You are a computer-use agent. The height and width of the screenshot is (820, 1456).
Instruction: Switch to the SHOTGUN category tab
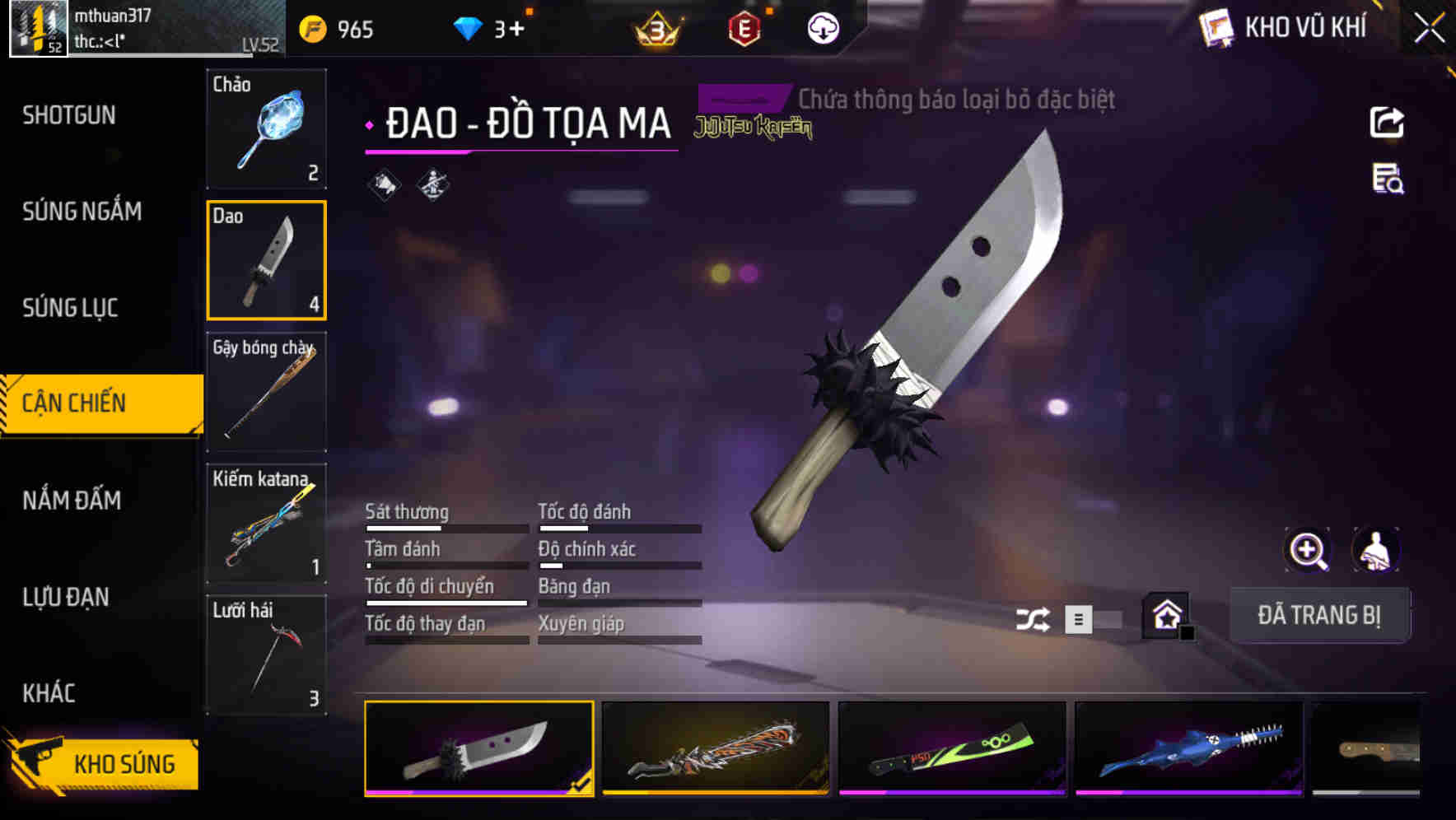tap(66, 115)
